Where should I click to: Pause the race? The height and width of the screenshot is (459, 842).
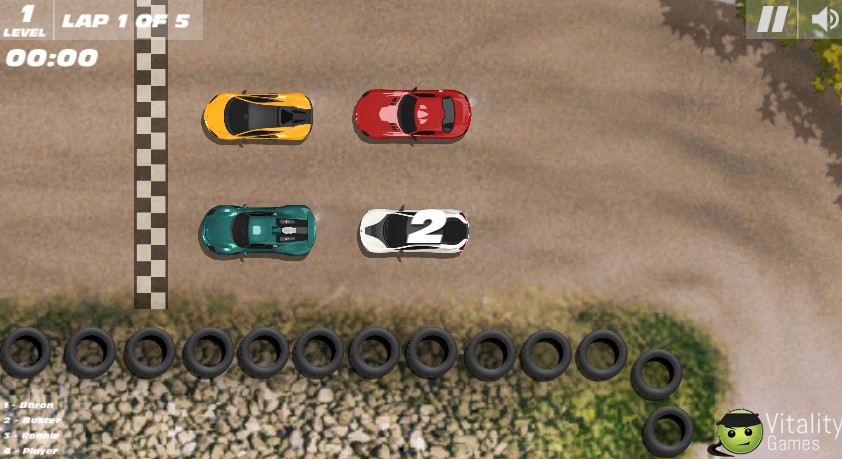point(771,19)
